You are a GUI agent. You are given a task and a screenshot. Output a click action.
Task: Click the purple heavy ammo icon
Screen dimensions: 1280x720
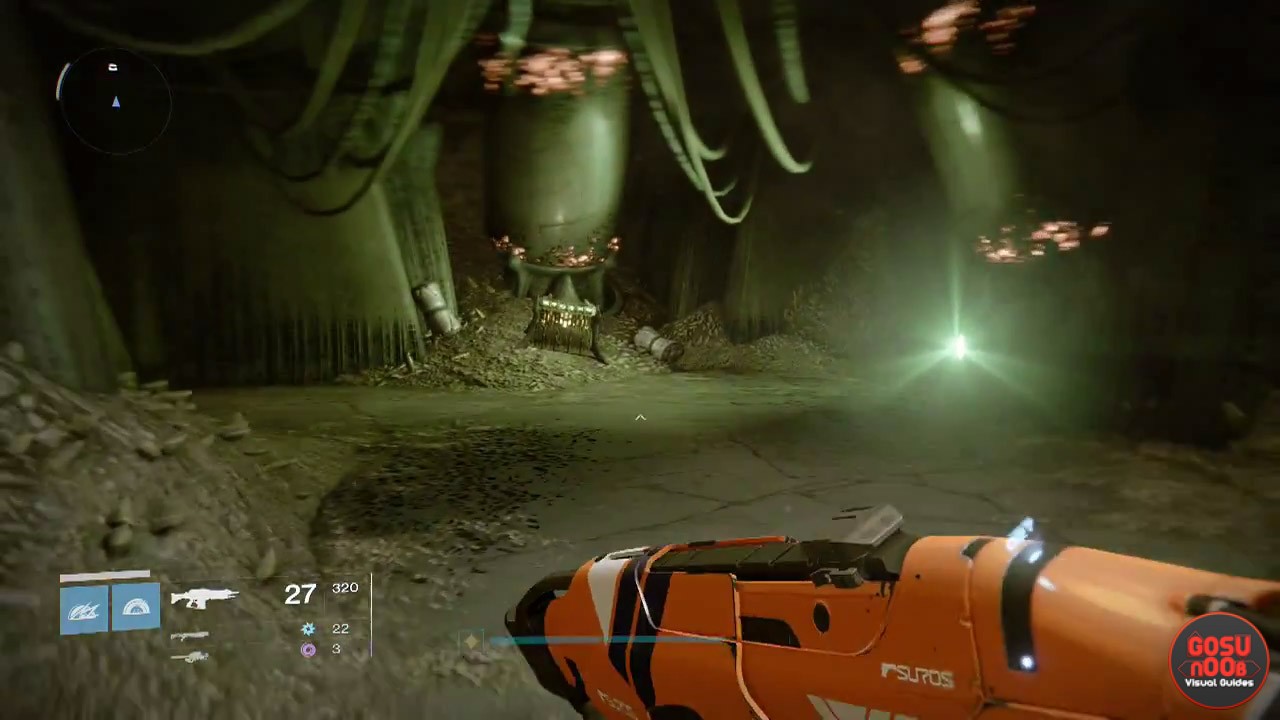308,649
